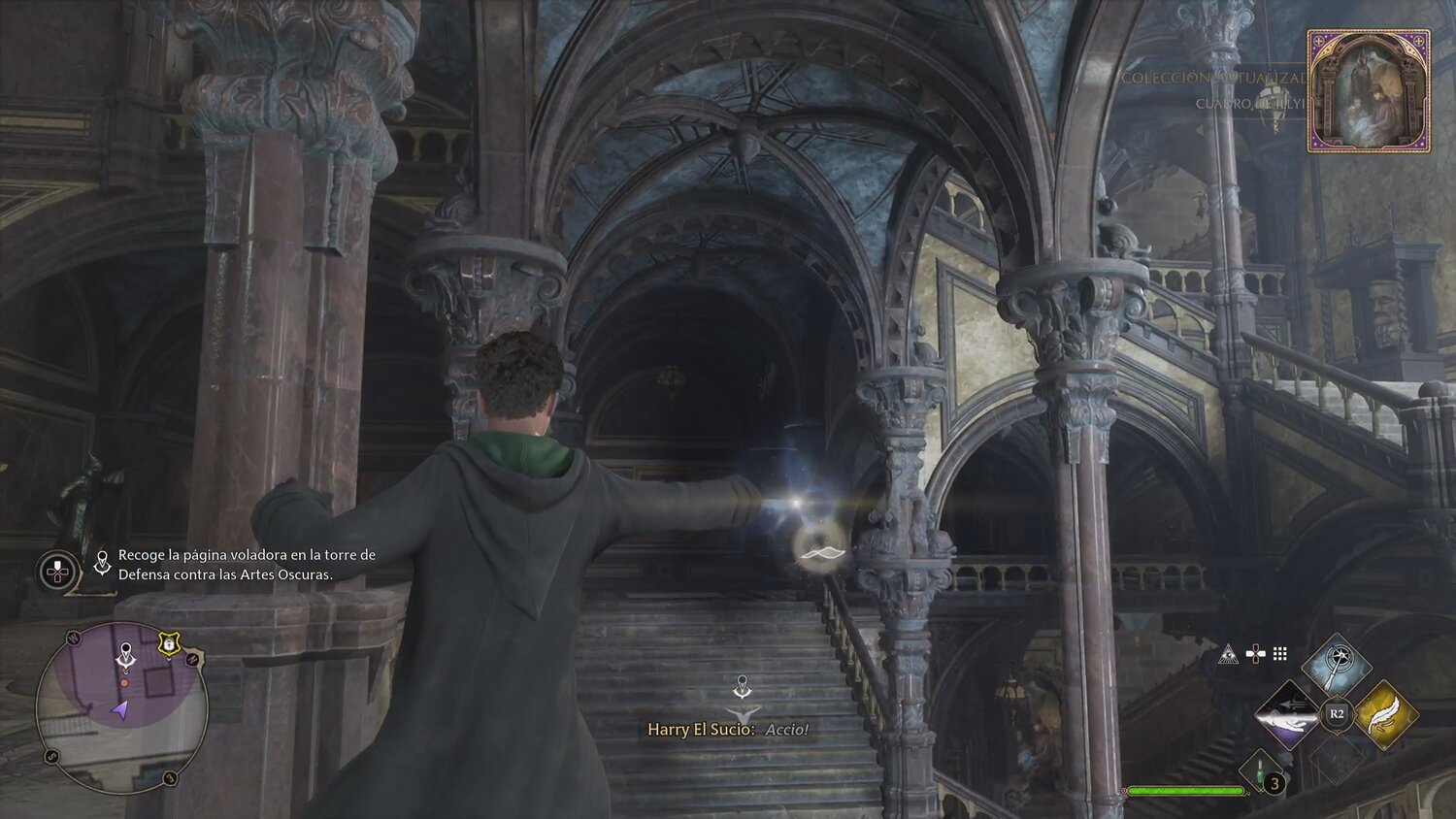The width and height of the screenshot is (1456, 819).
Task: Click the potion bottle quick-use slot
Action: (x=1259, y=771)
